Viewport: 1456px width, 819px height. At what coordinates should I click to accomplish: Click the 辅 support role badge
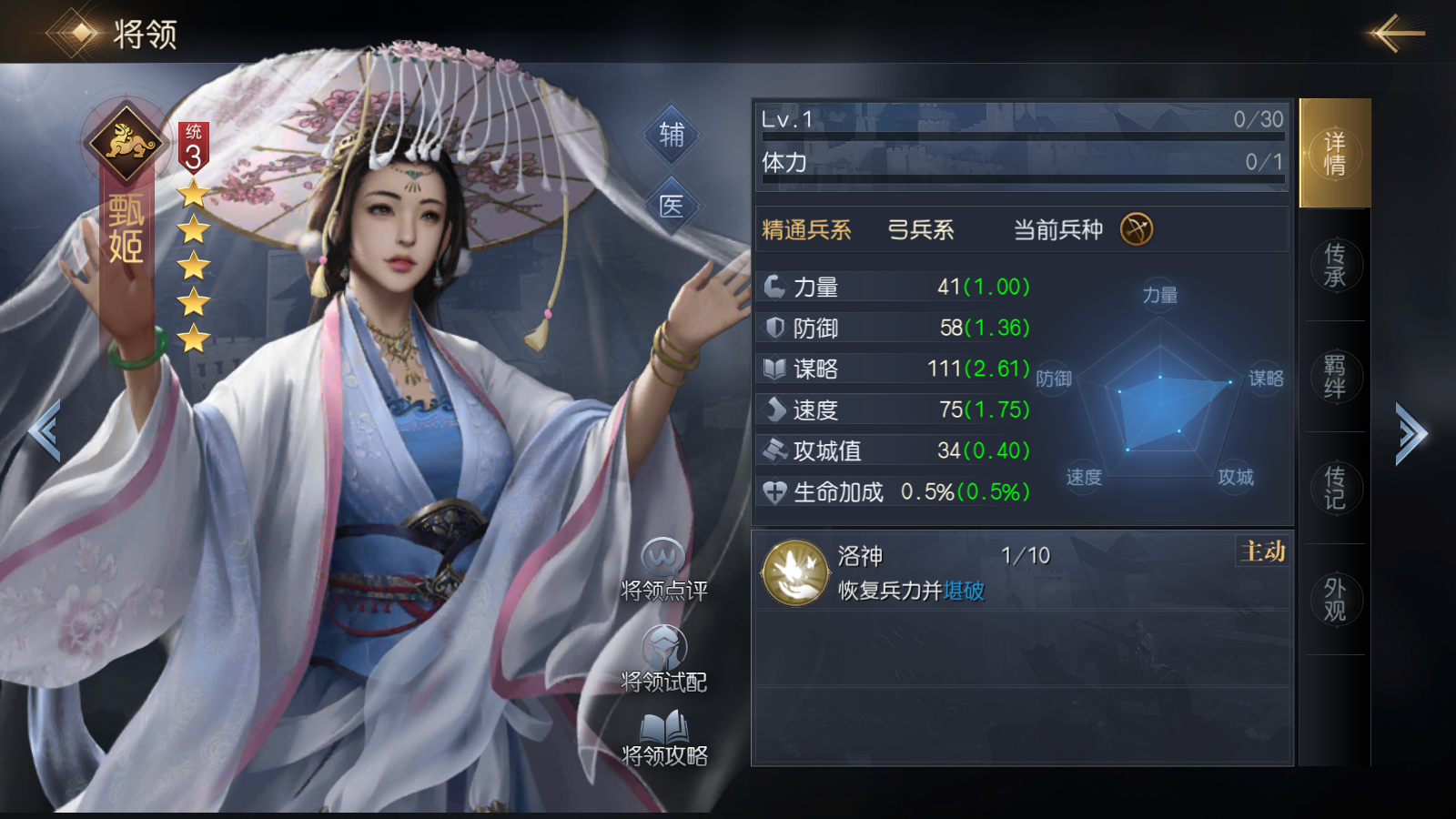click(672, 136)
